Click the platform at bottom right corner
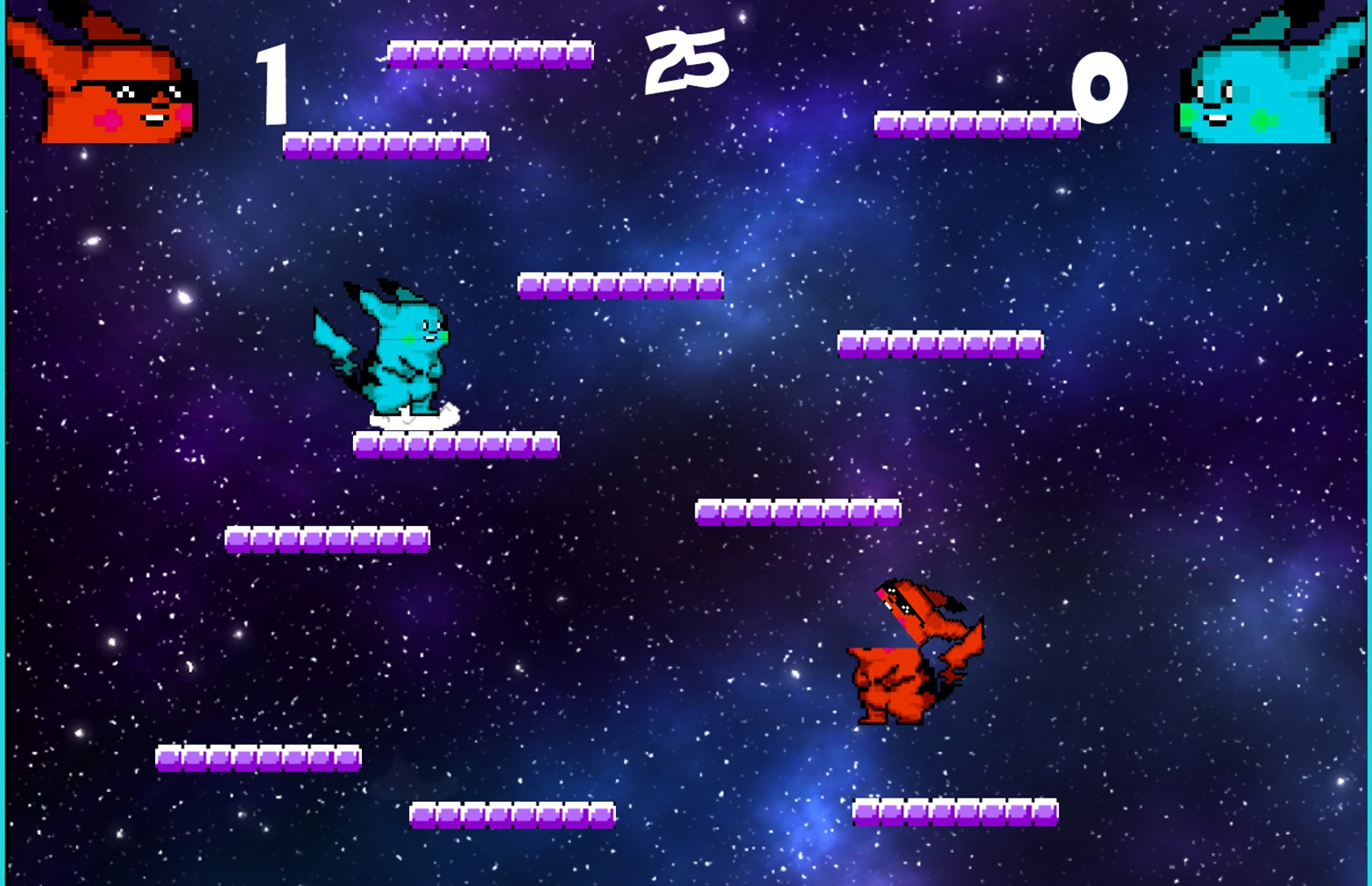The image size is (1372, 886). point(955,815)
